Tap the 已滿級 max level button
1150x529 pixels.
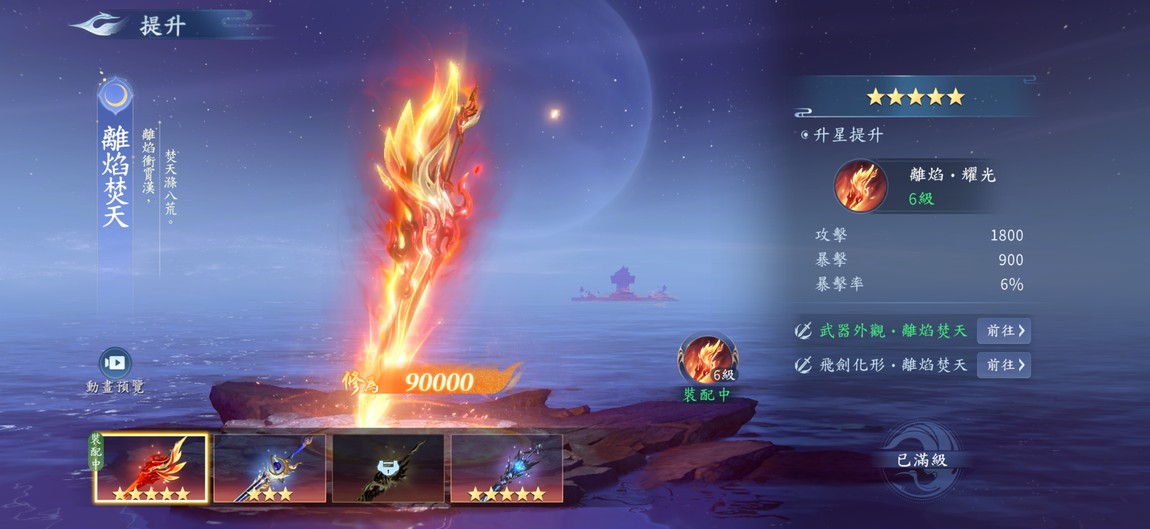click(921, 460)
